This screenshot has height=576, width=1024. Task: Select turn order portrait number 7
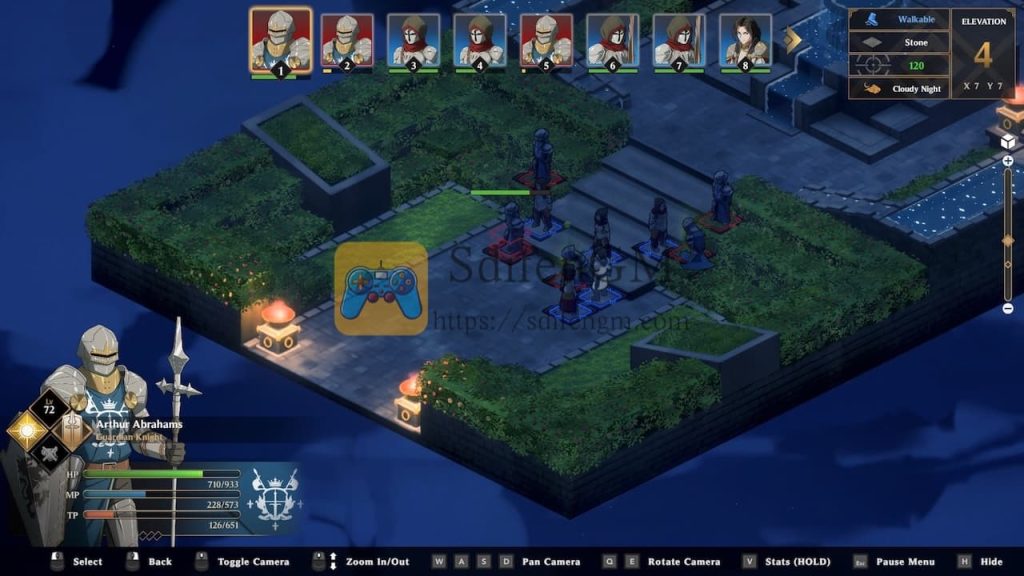point(679,41)
